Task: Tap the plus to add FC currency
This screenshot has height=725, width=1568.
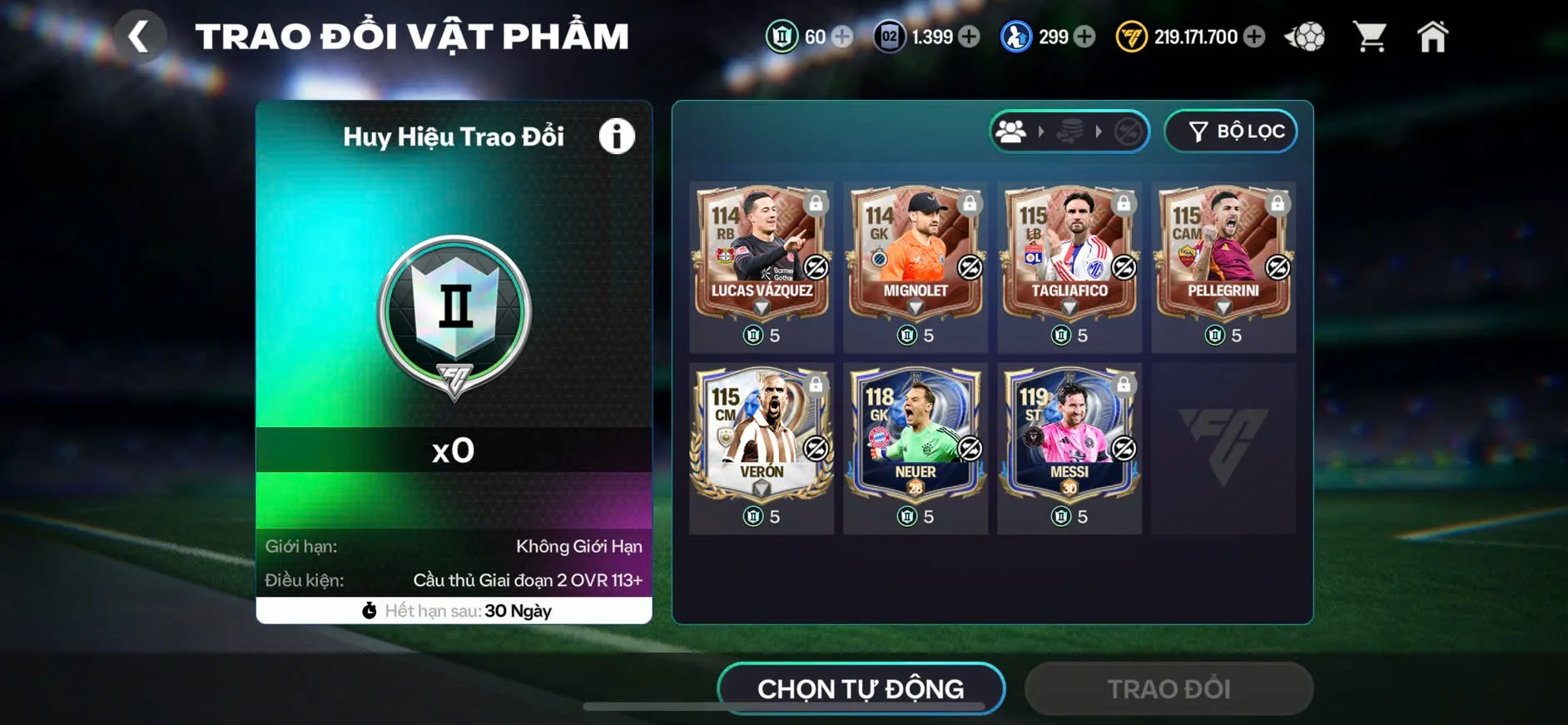Action: point(1253,37)
